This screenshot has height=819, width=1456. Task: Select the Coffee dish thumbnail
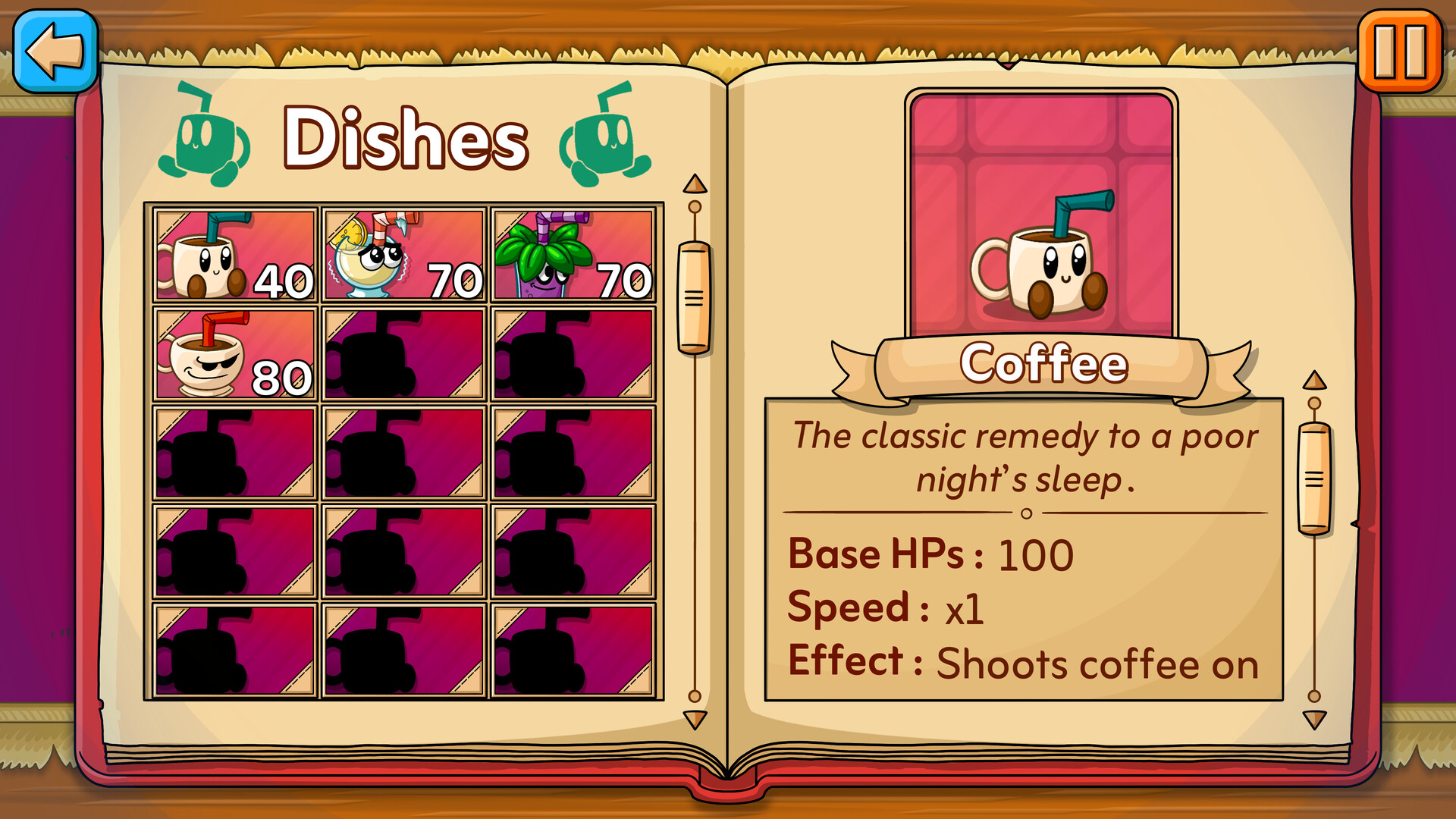[234, 254]
